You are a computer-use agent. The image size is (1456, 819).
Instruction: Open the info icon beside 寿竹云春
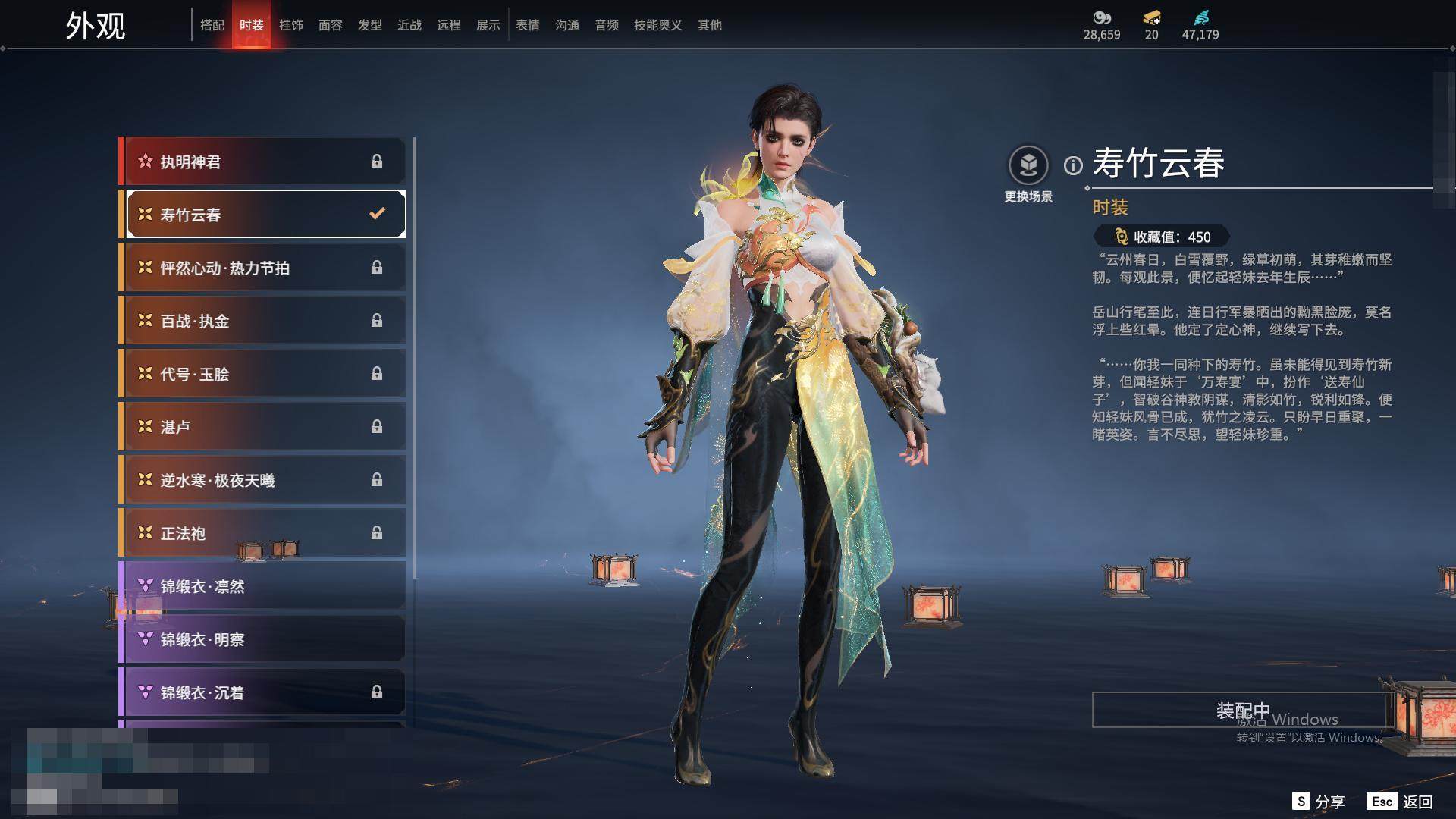[x=1073, y=165]
